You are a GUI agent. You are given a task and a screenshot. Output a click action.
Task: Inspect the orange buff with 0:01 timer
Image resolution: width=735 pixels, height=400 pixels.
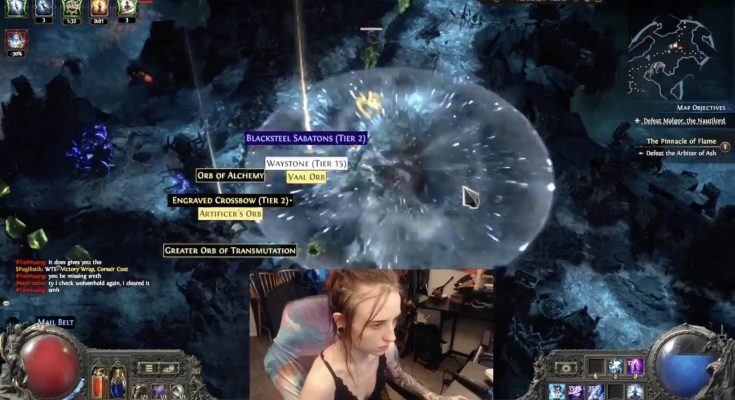(98, 10)
